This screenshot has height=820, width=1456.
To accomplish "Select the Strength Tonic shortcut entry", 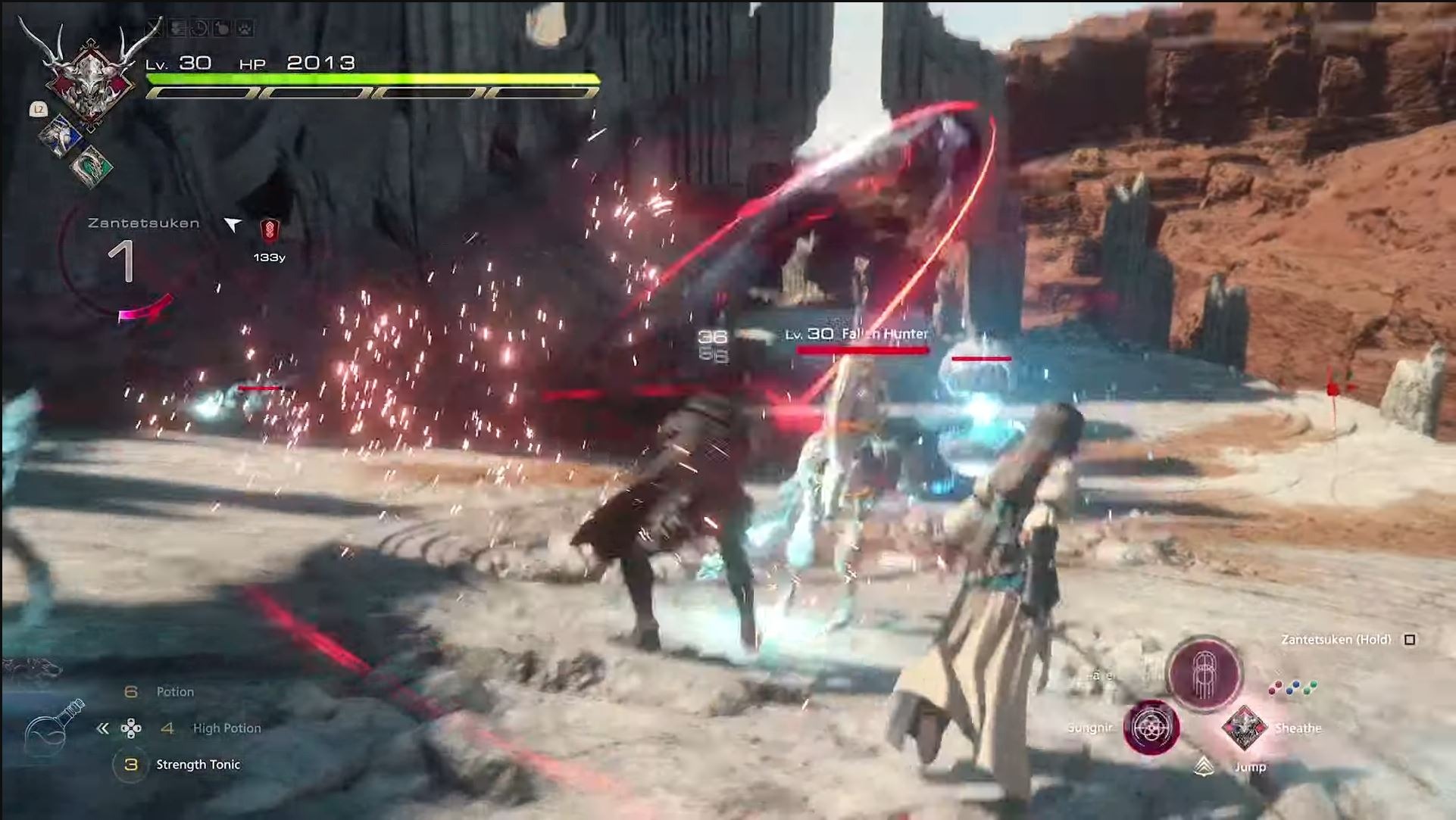I will [196, 765].
